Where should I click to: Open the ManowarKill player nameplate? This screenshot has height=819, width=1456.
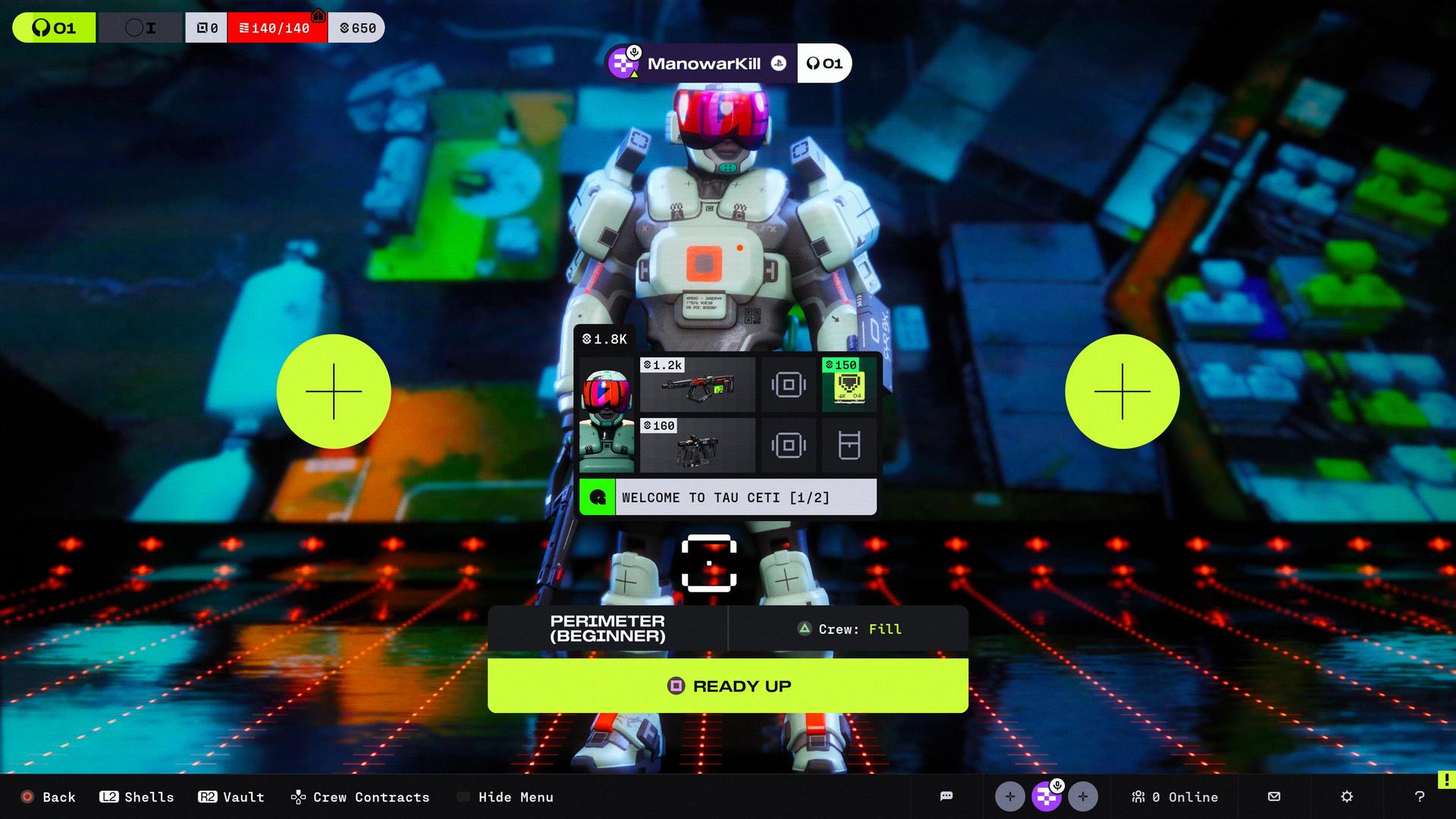[x=701, y=64]
